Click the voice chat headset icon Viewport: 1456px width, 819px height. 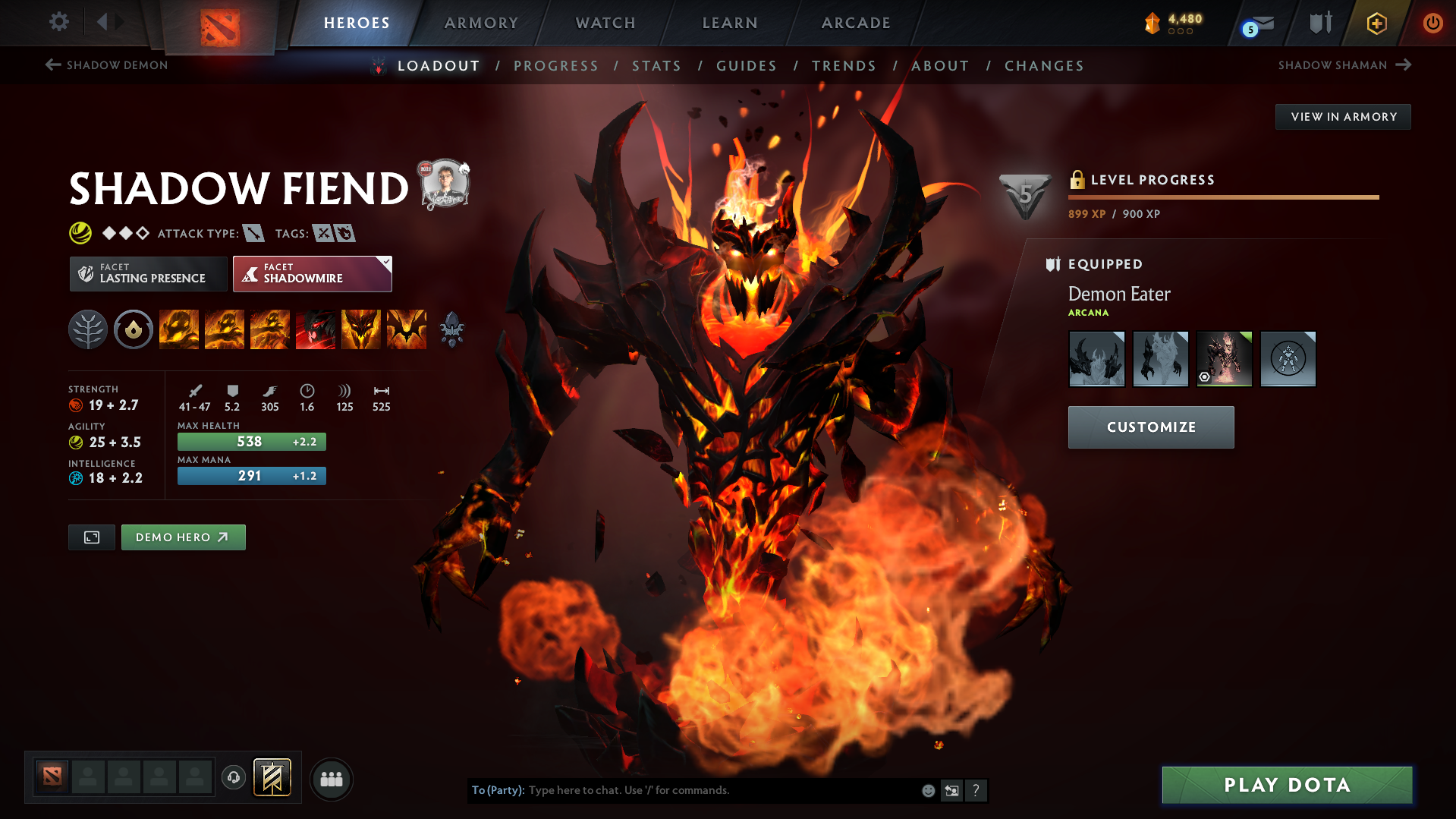pos(233,778)
